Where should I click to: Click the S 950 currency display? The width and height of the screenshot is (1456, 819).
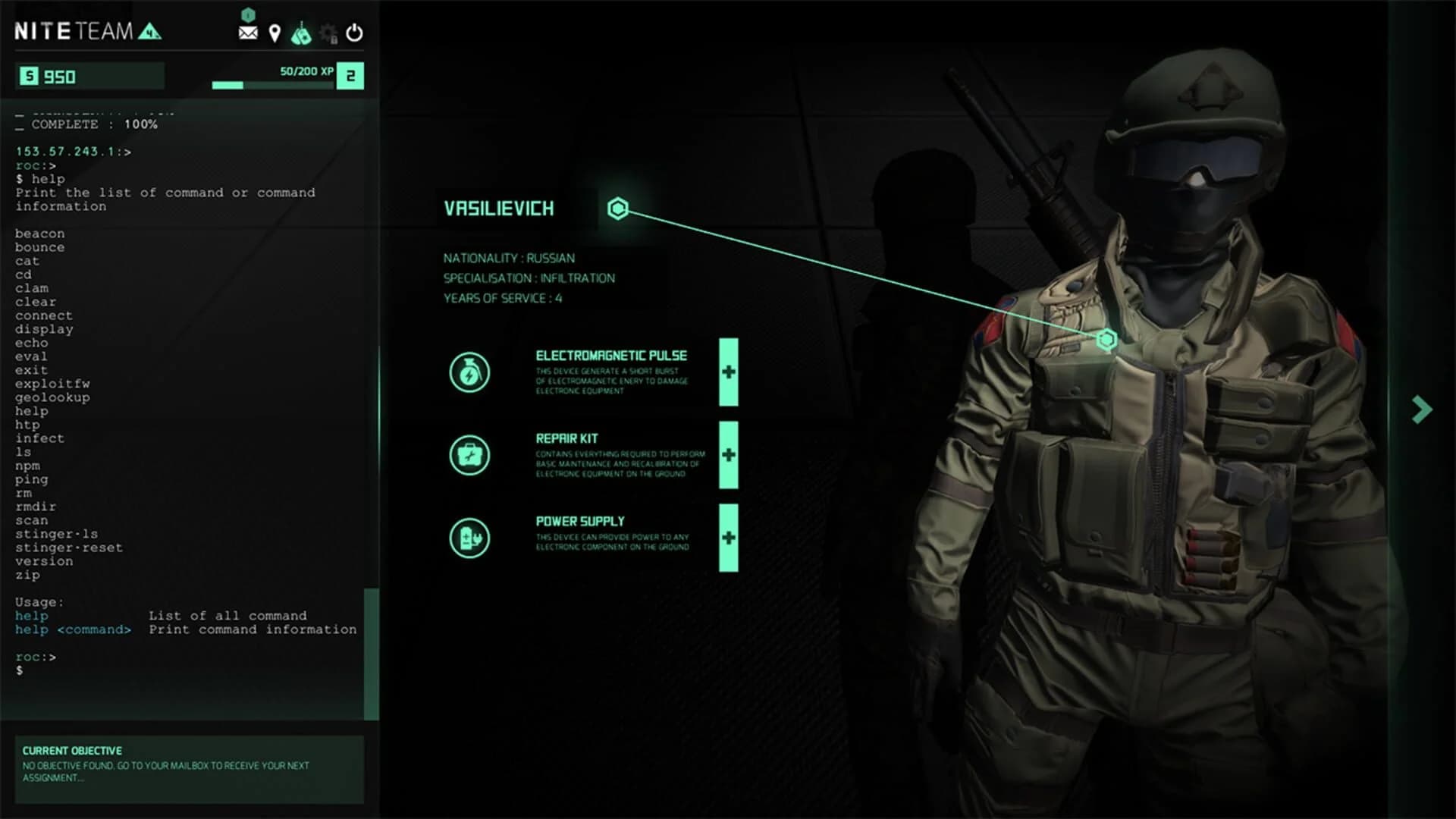(x=89, y=77)
